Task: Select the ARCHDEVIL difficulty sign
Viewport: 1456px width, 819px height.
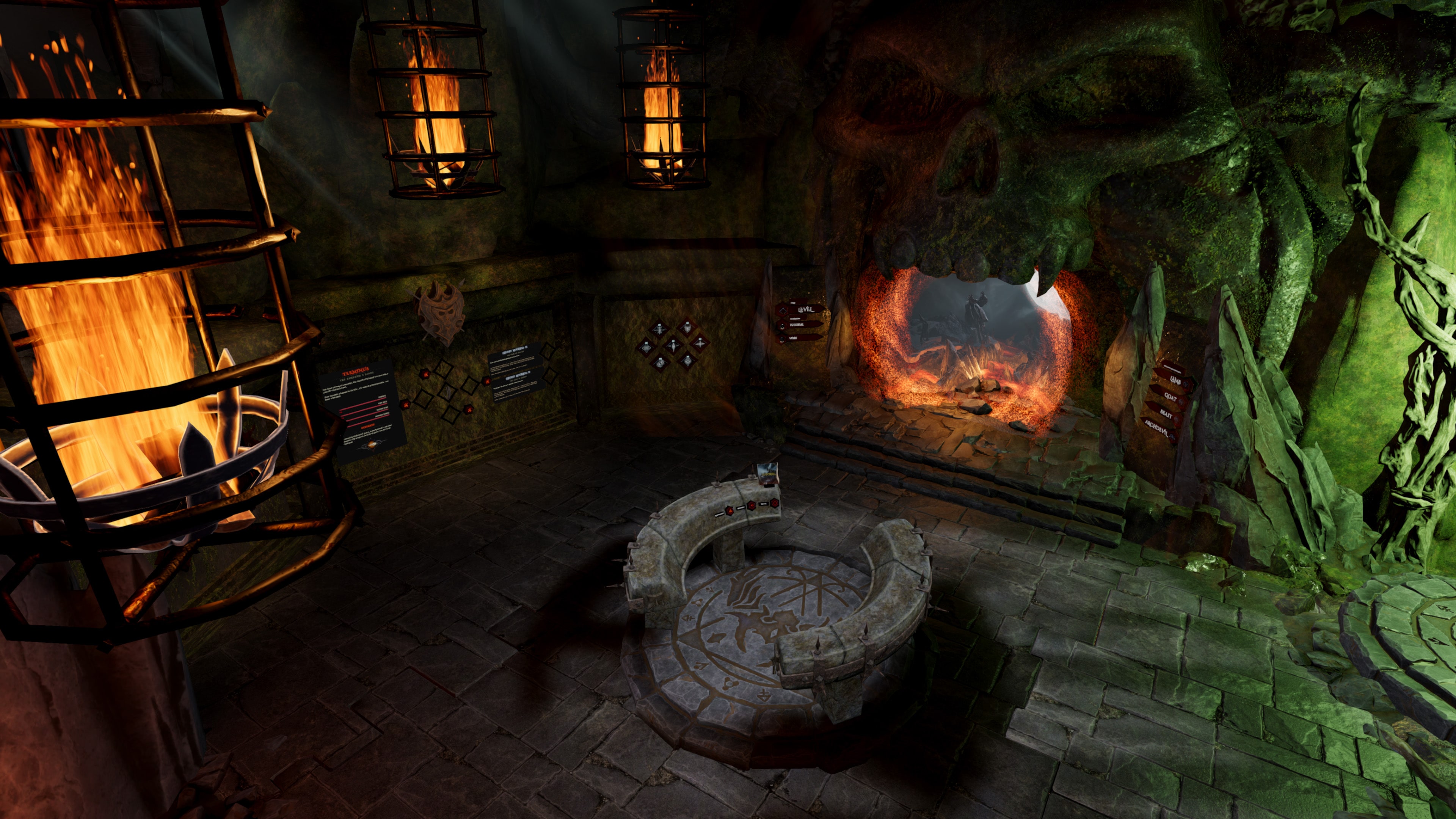Action: pos(1156,428)
